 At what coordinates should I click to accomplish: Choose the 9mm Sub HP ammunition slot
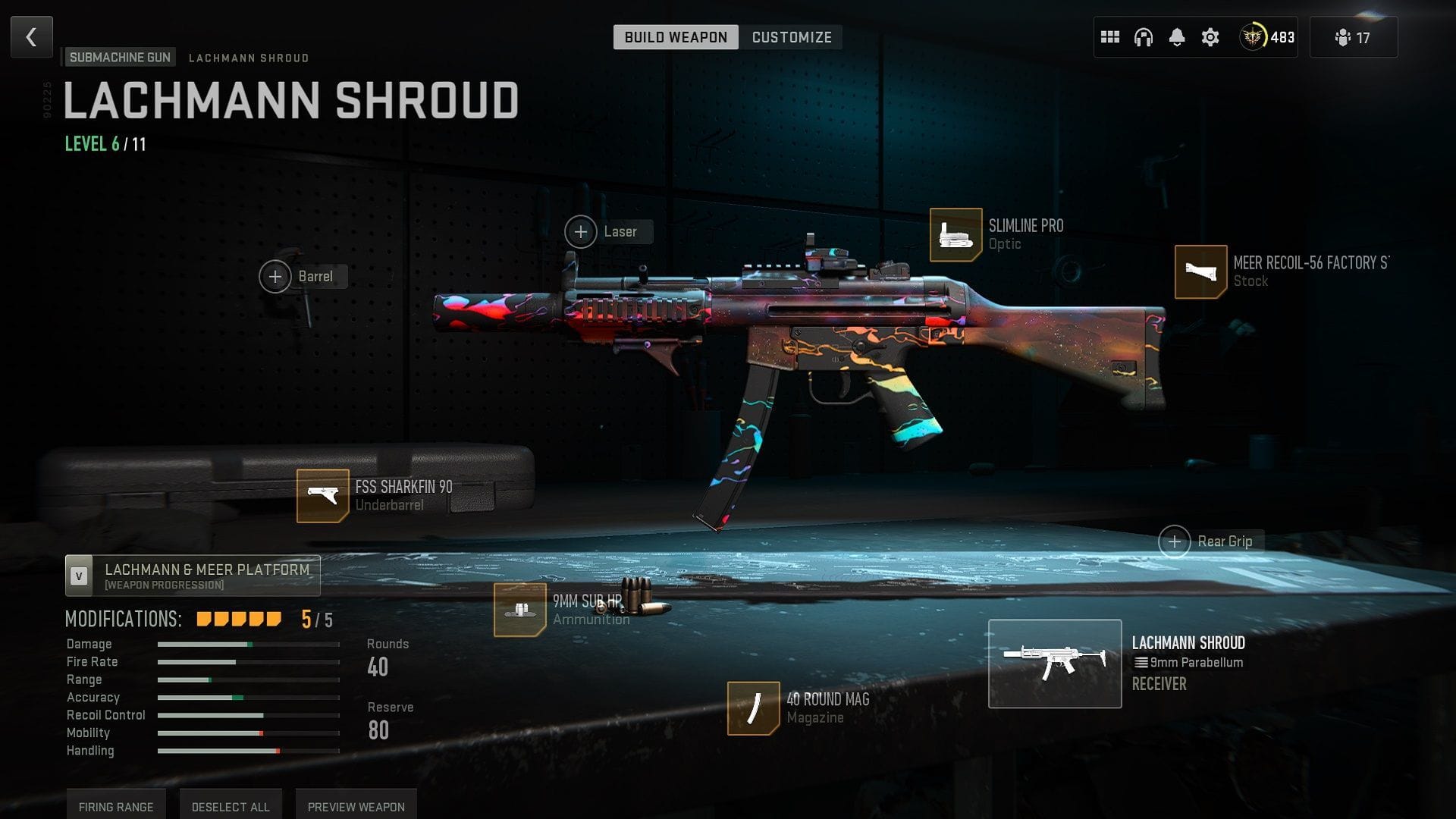click(519, 610)
